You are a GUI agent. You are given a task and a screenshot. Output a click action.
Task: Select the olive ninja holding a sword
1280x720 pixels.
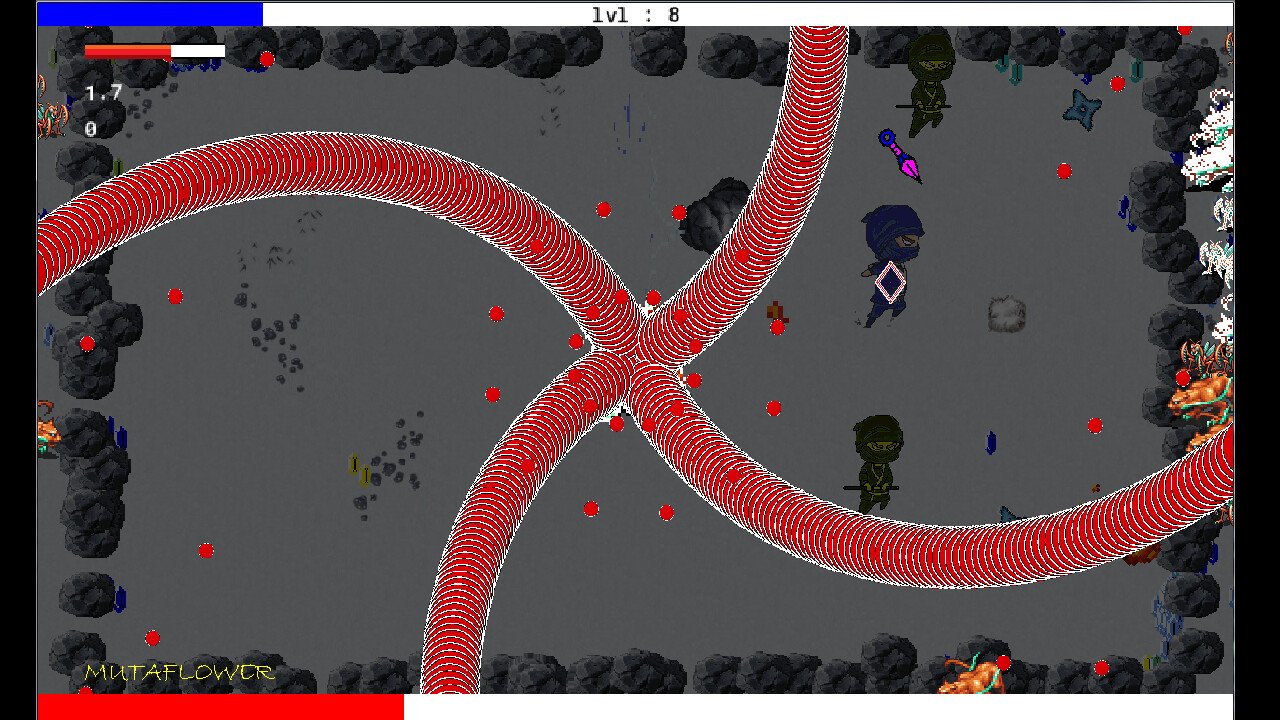[930, 82]
